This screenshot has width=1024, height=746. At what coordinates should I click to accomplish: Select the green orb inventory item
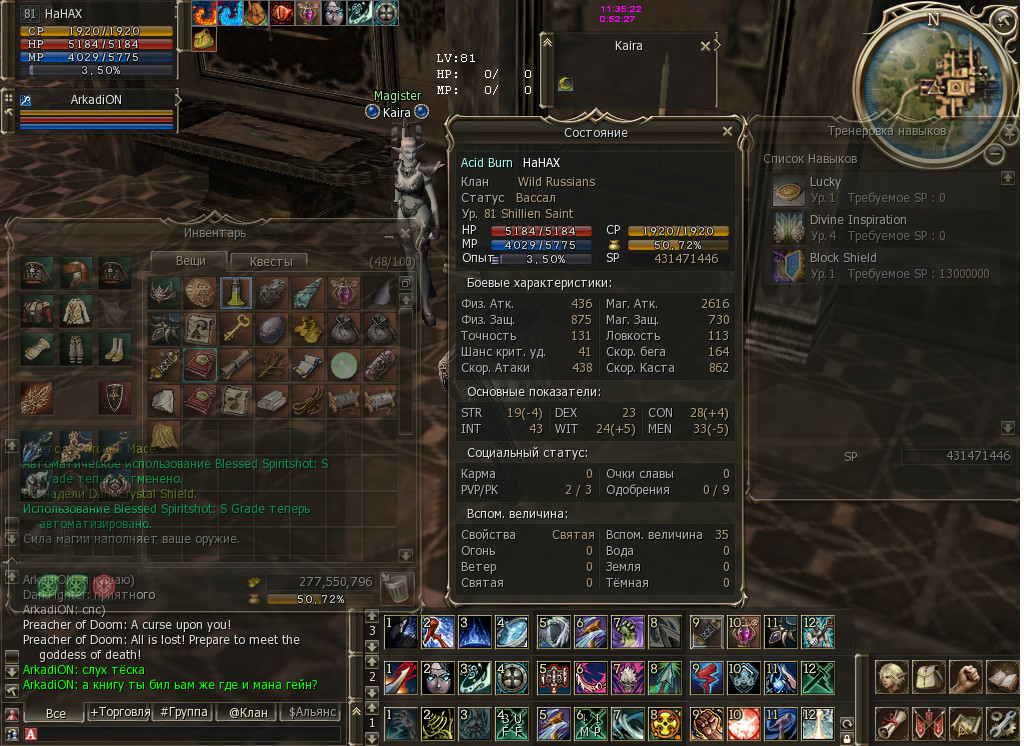(344, 364)
